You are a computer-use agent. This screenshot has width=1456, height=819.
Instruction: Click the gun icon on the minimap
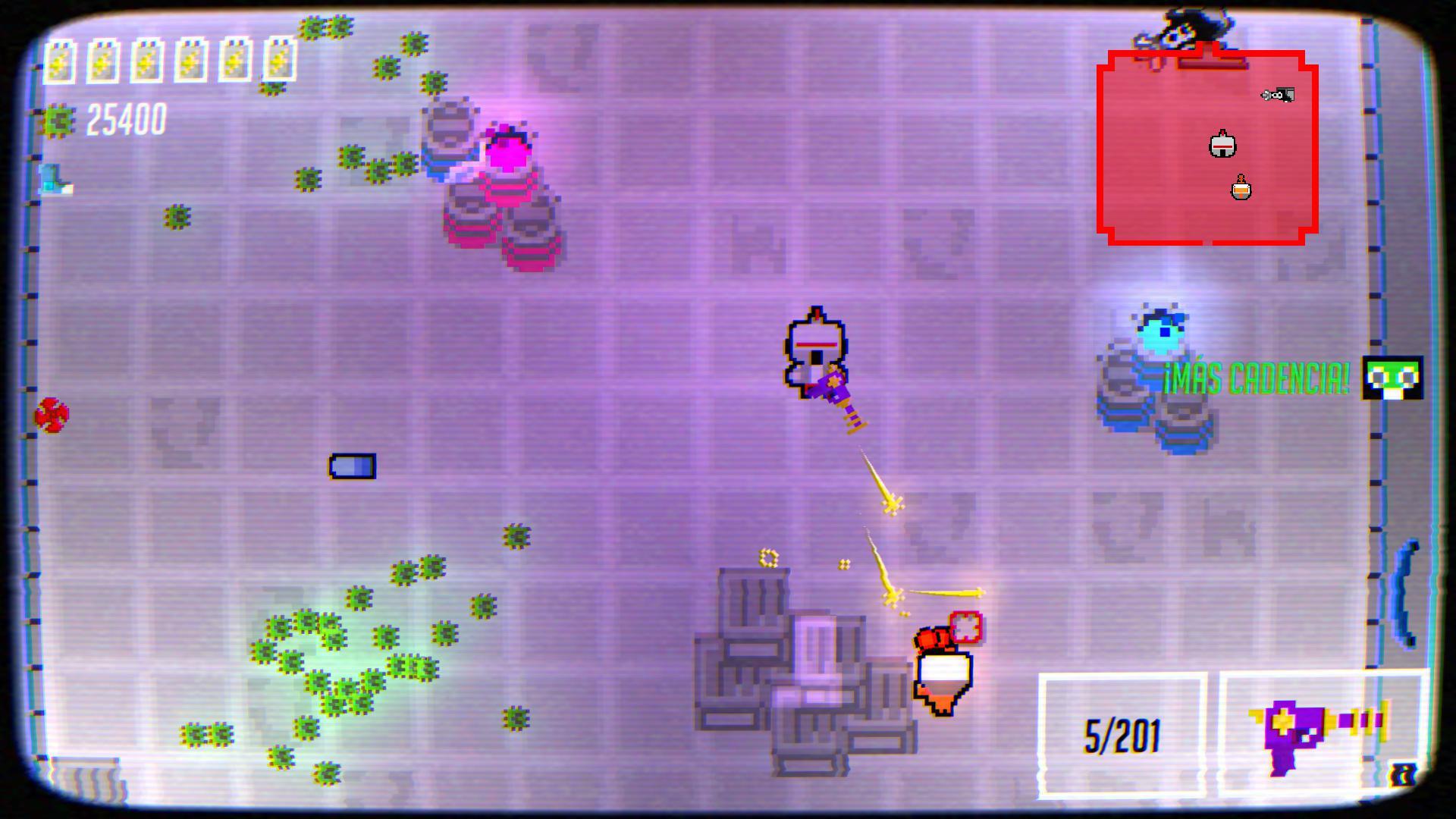(1278, 96)
